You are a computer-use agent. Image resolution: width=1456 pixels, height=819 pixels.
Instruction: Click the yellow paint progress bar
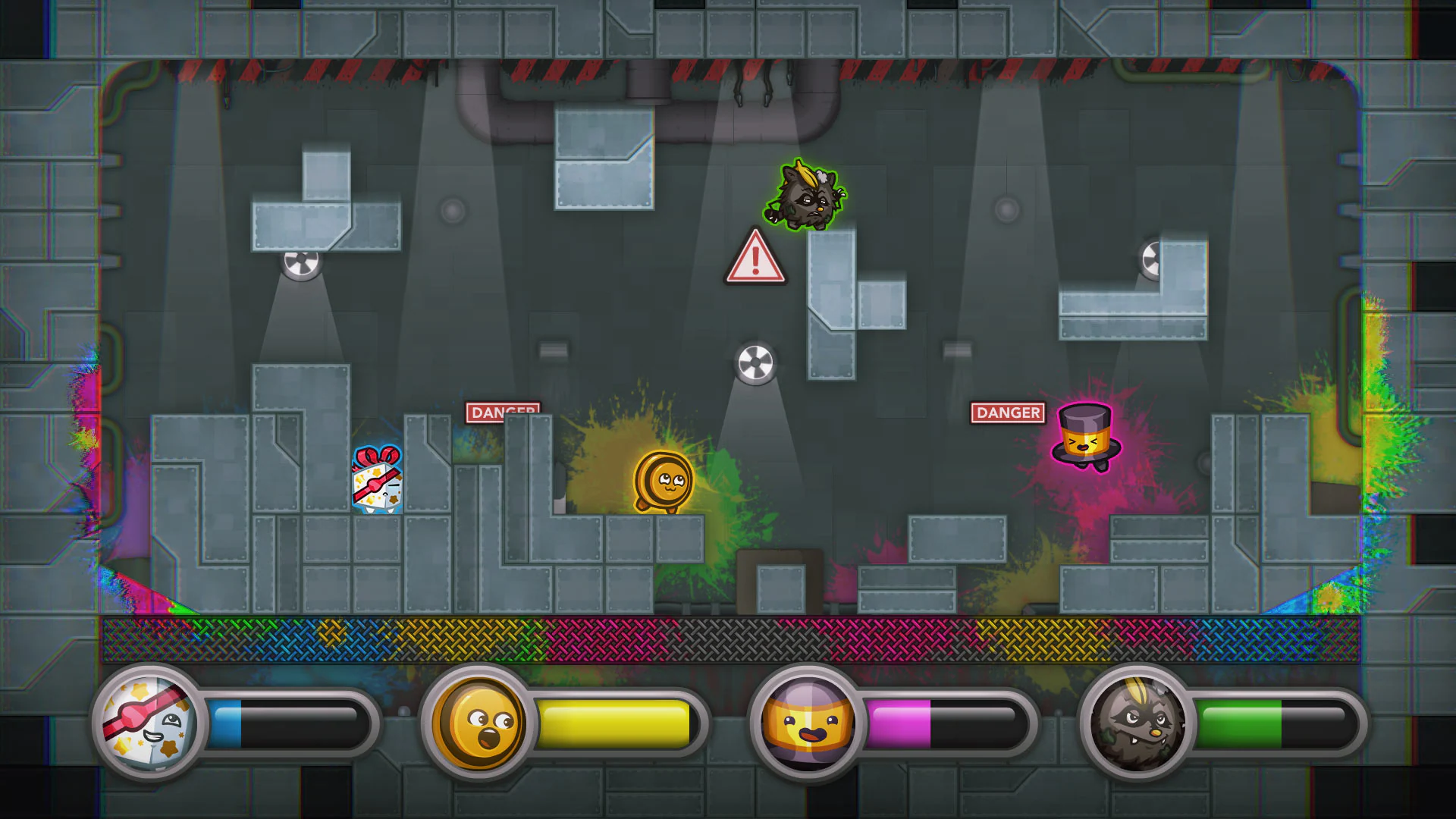point(614,723)
